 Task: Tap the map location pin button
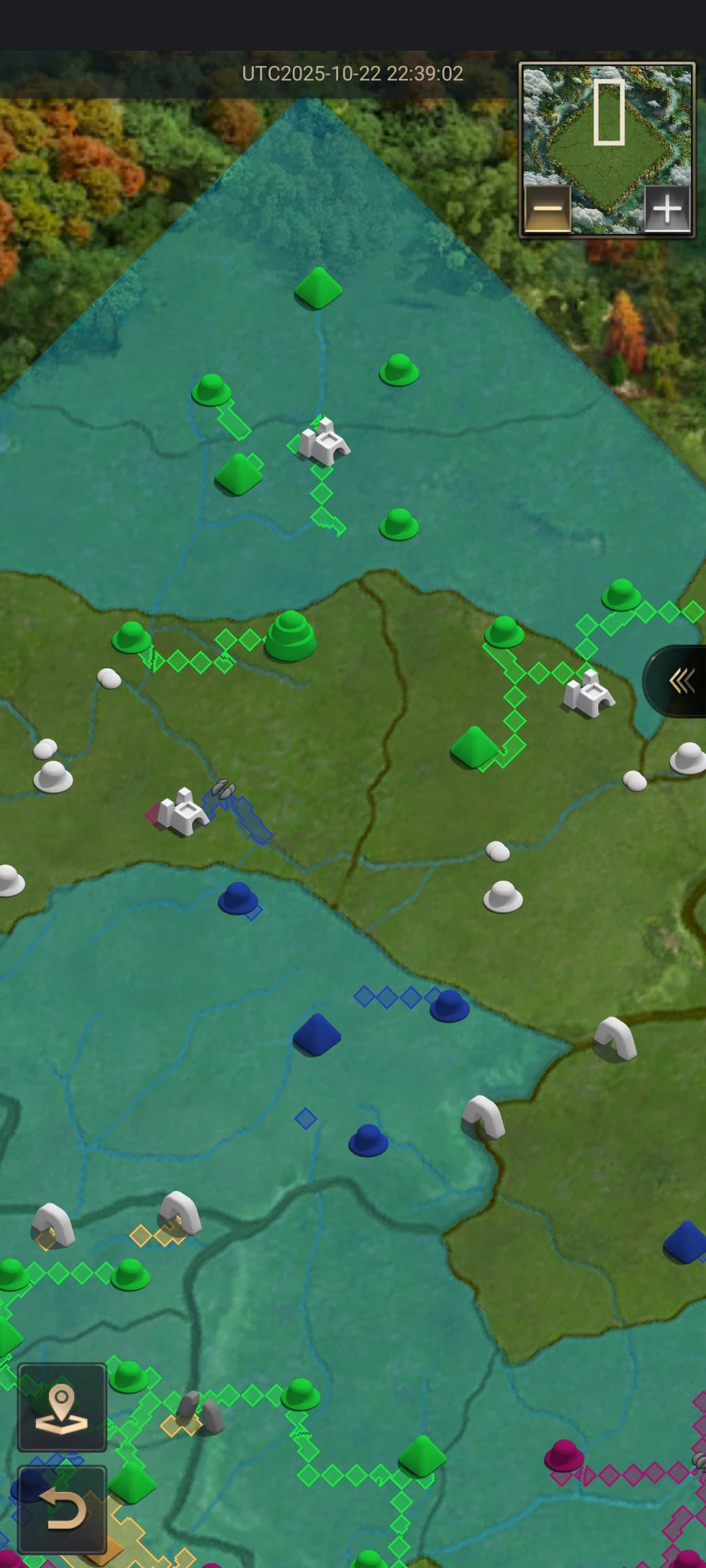pyautogui.click(x=62, y=1407)
